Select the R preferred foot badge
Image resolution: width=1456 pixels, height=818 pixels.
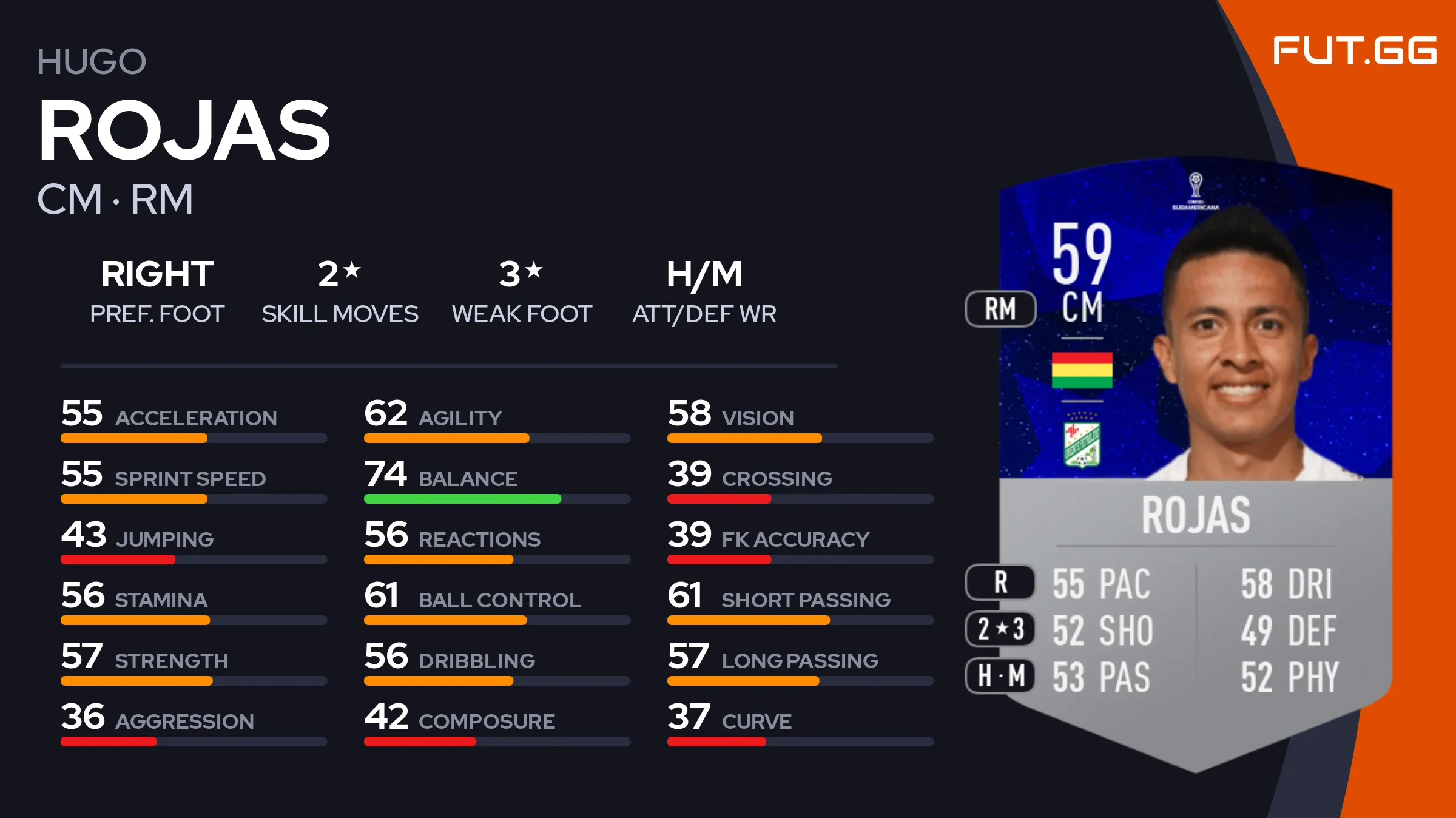pyautogui.click(x=1000, y=583)
